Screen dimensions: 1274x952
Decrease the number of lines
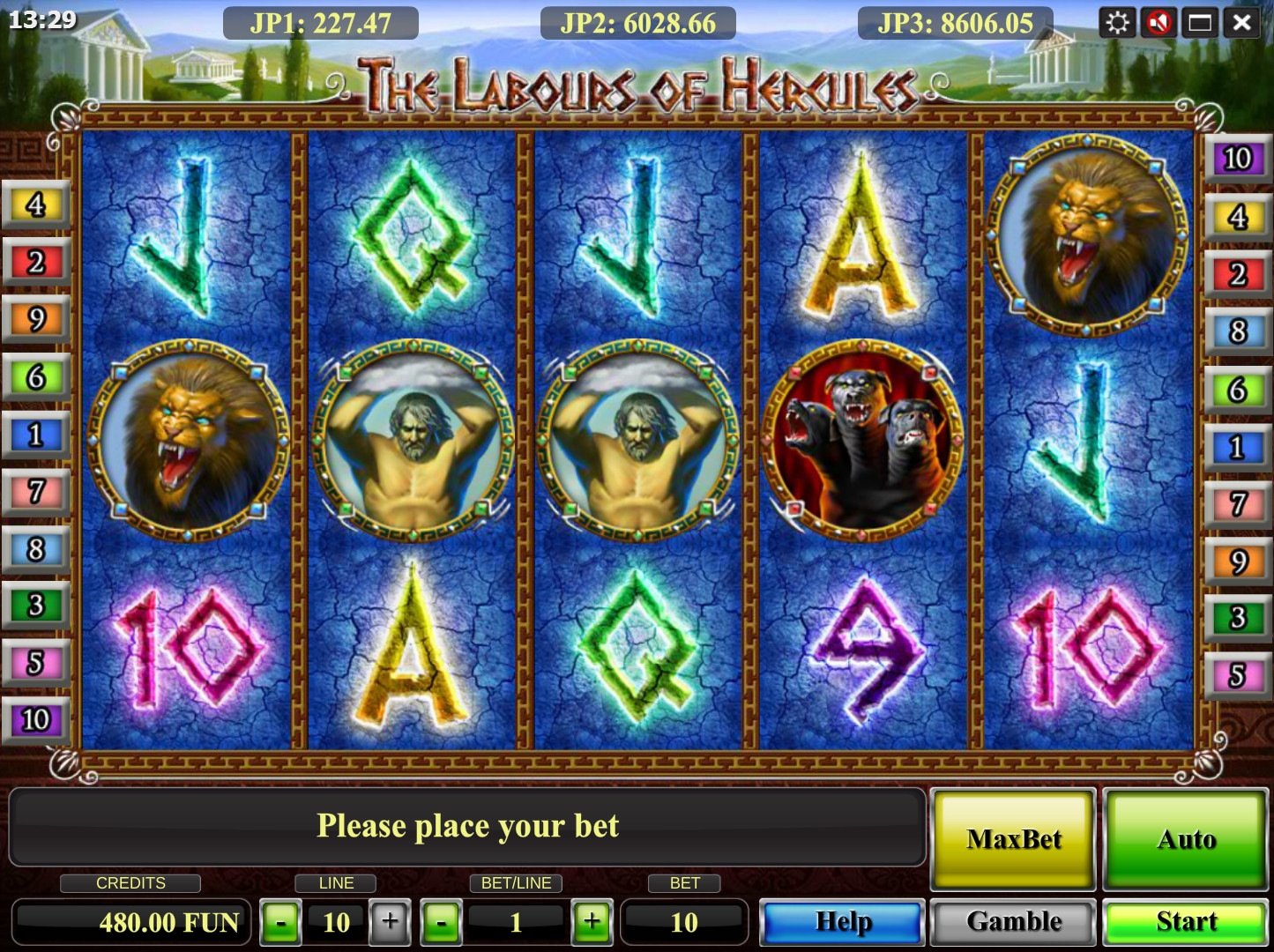click(280, 923)
